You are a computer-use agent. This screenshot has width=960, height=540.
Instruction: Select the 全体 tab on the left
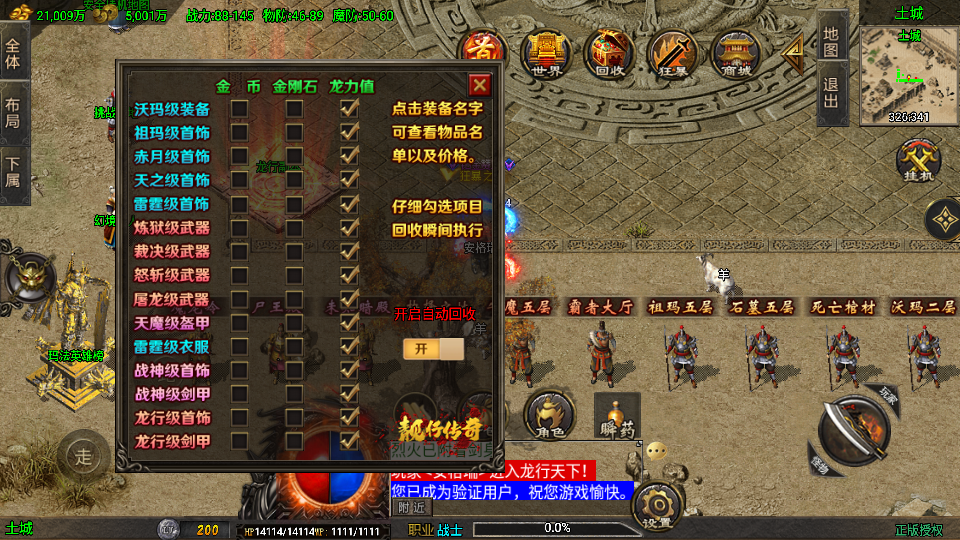[x=13, y=54]
